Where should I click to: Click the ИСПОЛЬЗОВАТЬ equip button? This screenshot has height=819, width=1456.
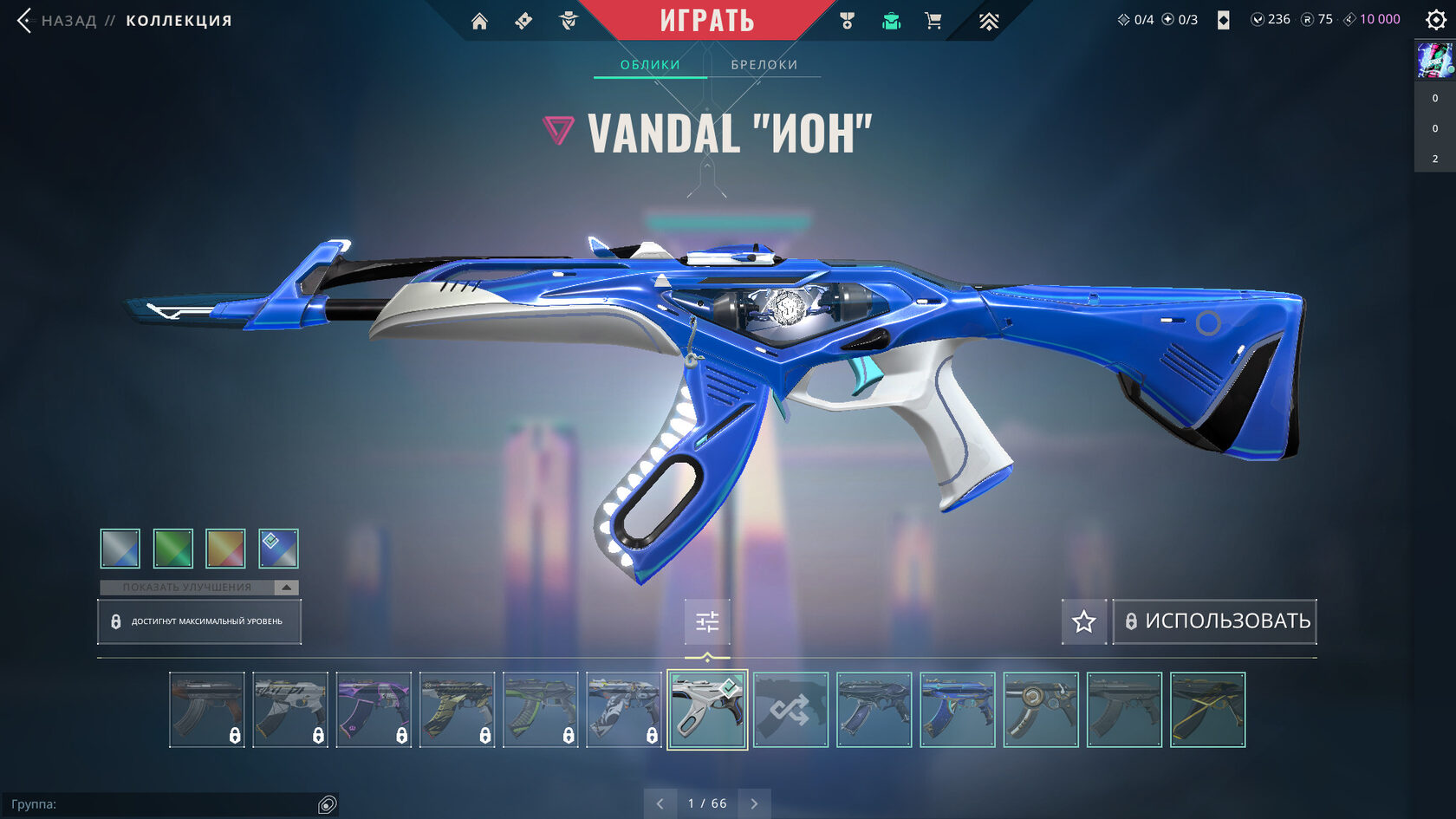(1215, 621)
